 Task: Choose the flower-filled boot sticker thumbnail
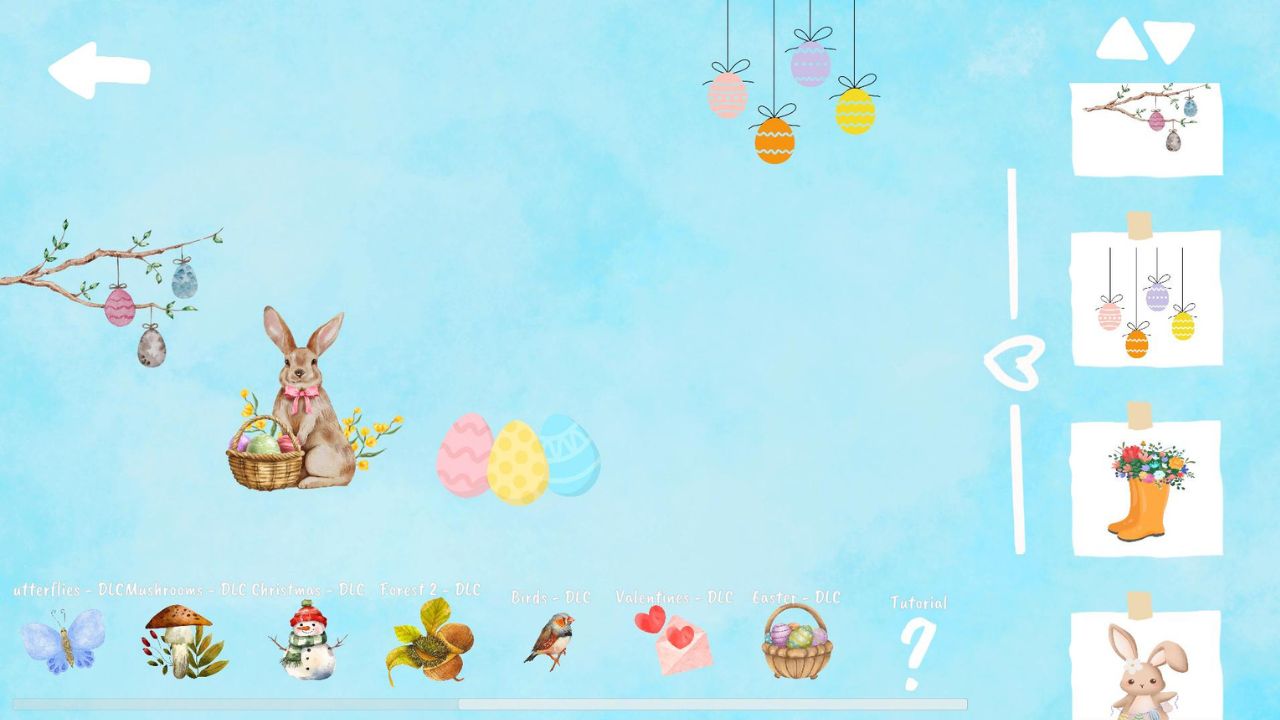click(1145, 487)
